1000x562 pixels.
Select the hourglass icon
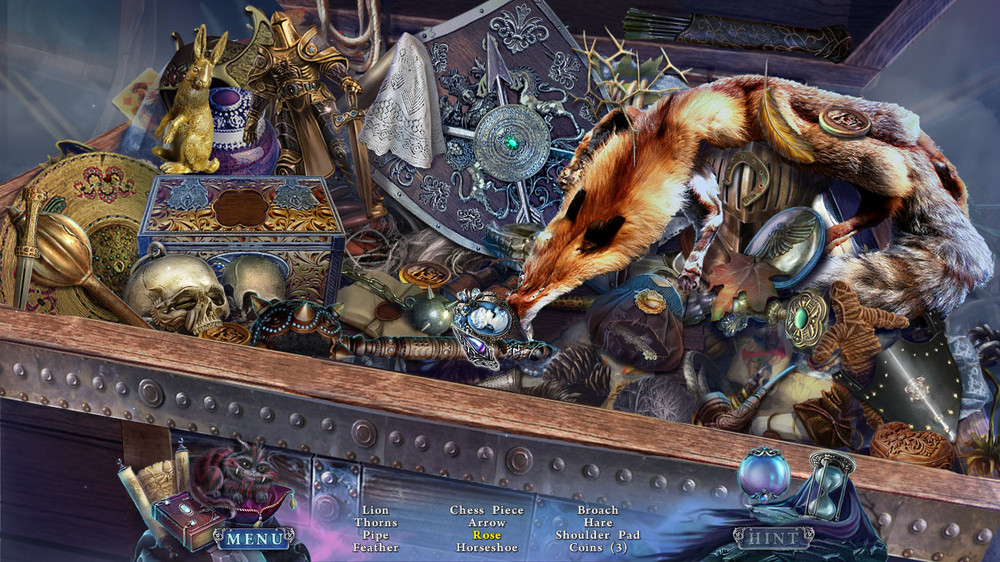tap(829, 485)
